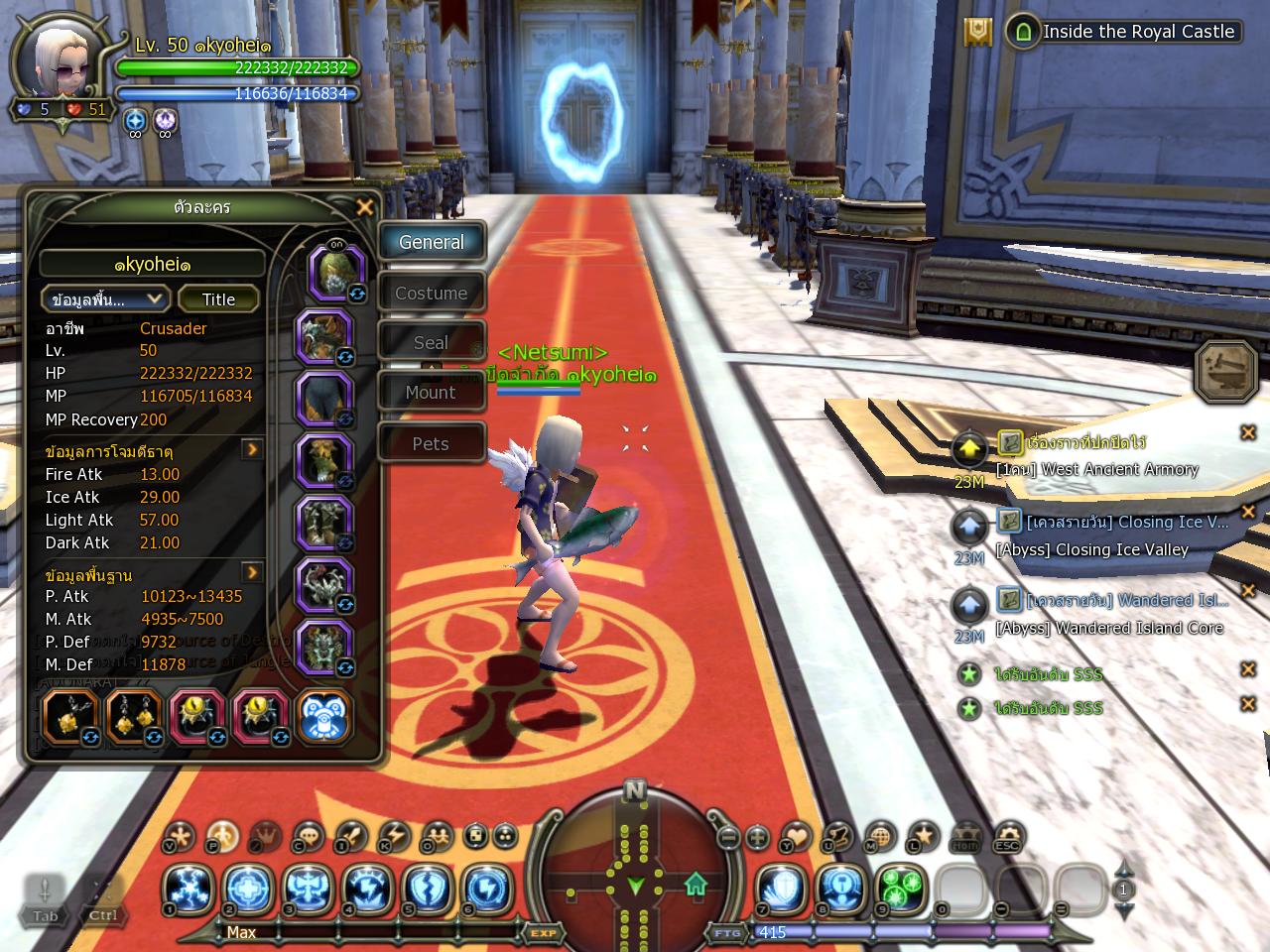The image size is (1270, 952).
Task: Select the General tab
Action: click(x=431, y=242)
